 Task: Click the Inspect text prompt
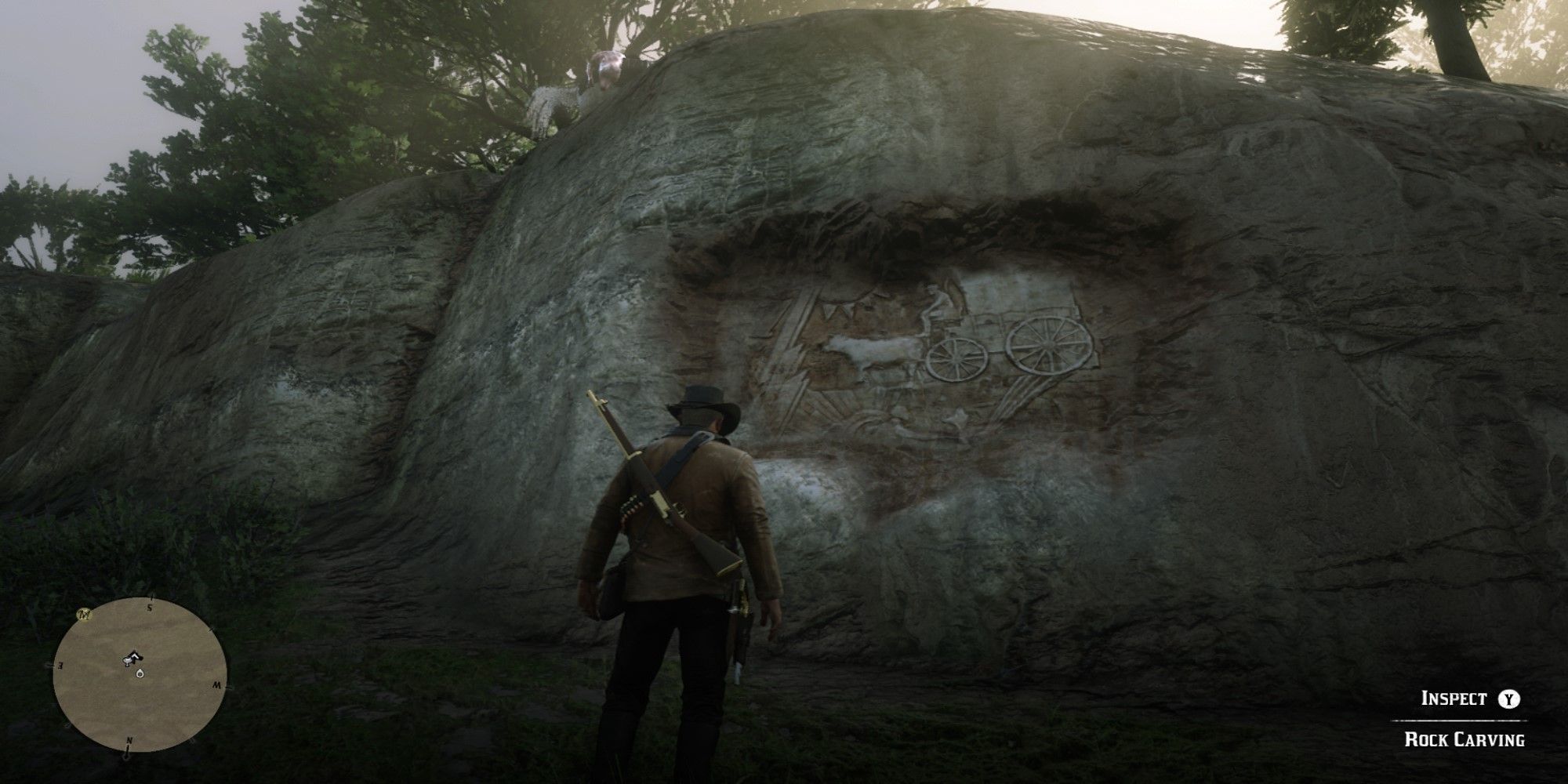tap(1454, 698)
